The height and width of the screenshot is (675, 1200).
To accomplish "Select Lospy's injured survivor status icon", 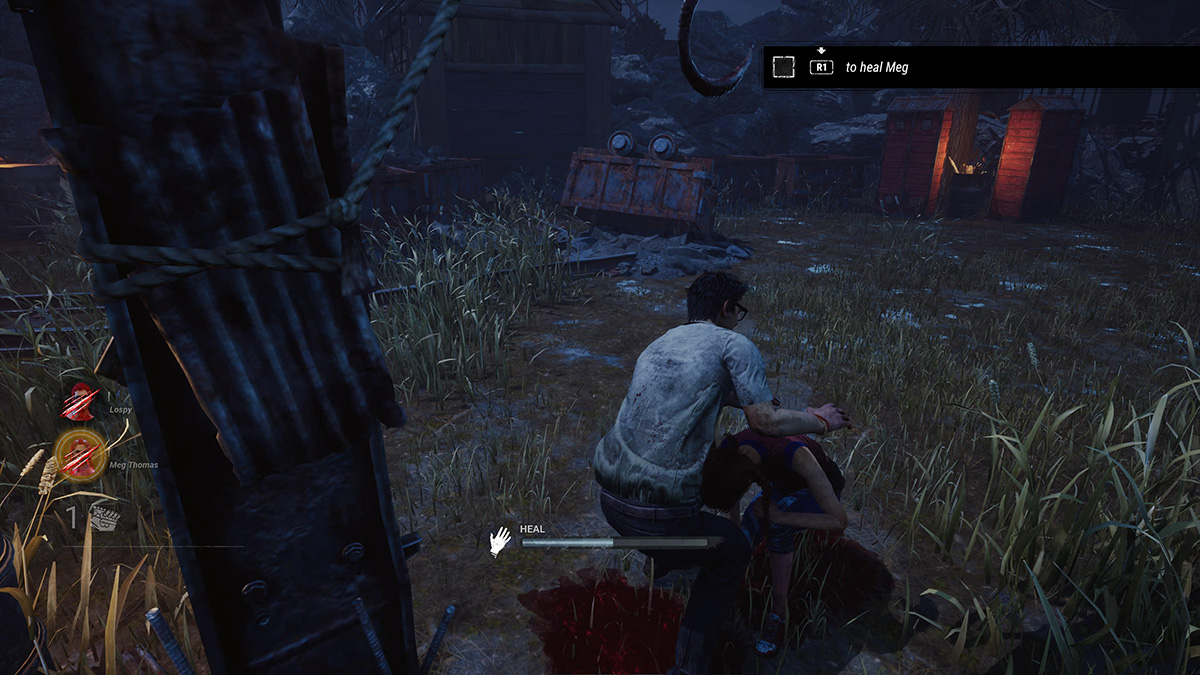I will pos(79,401).
